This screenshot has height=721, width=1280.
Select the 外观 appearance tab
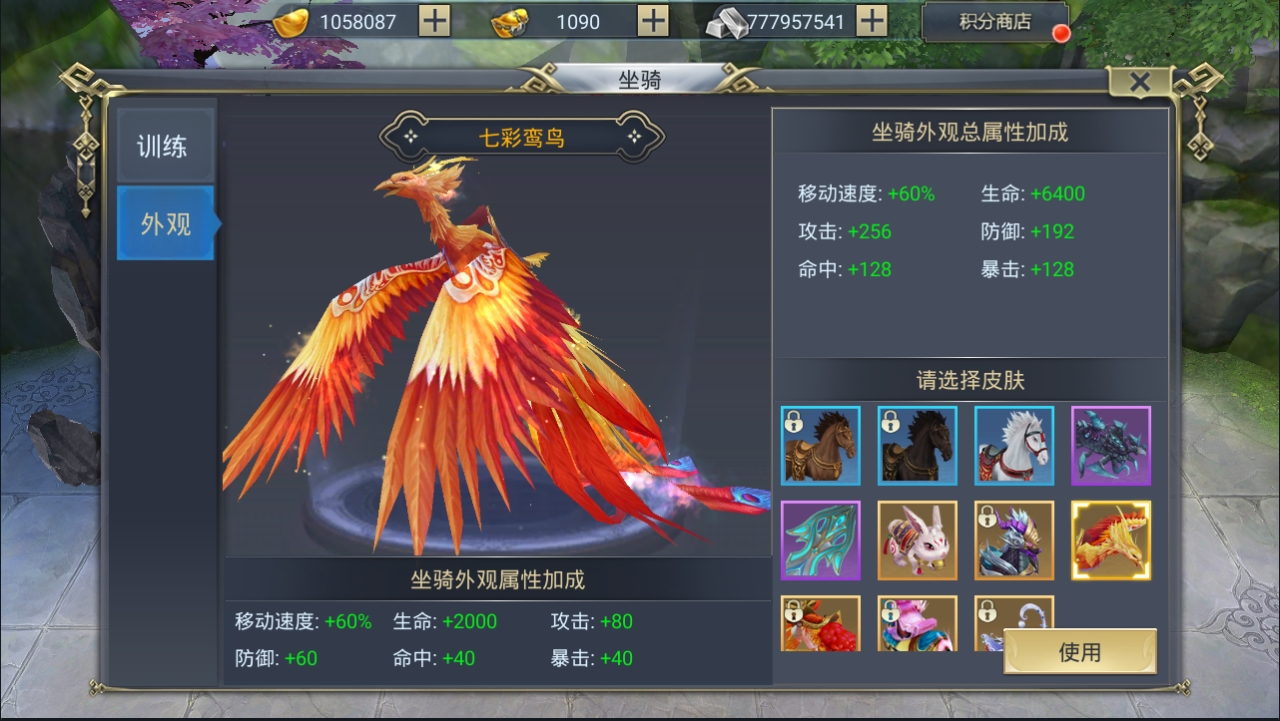pyautogui.click(x=165, y=224)
